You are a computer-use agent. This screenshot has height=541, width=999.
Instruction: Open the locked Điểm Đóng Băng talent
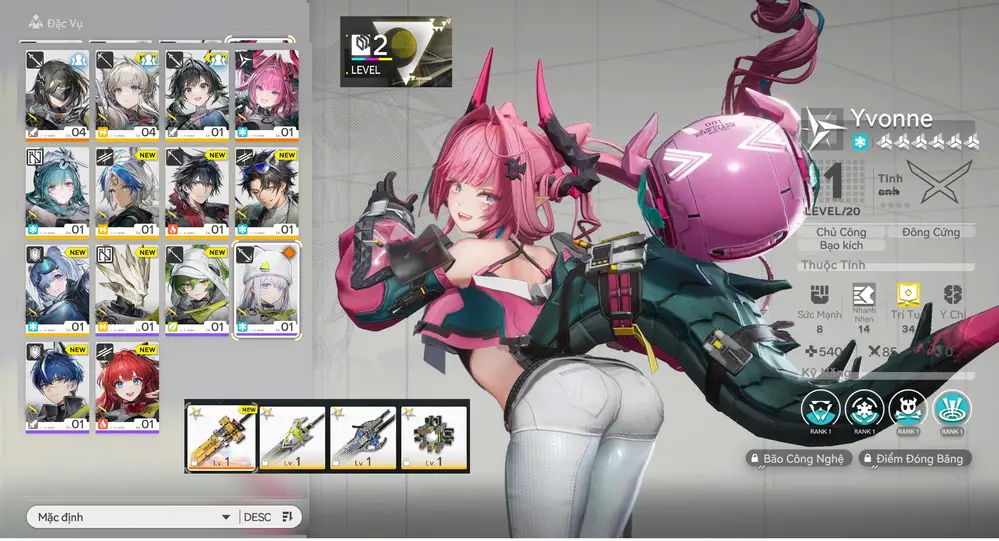pos(912,458)
